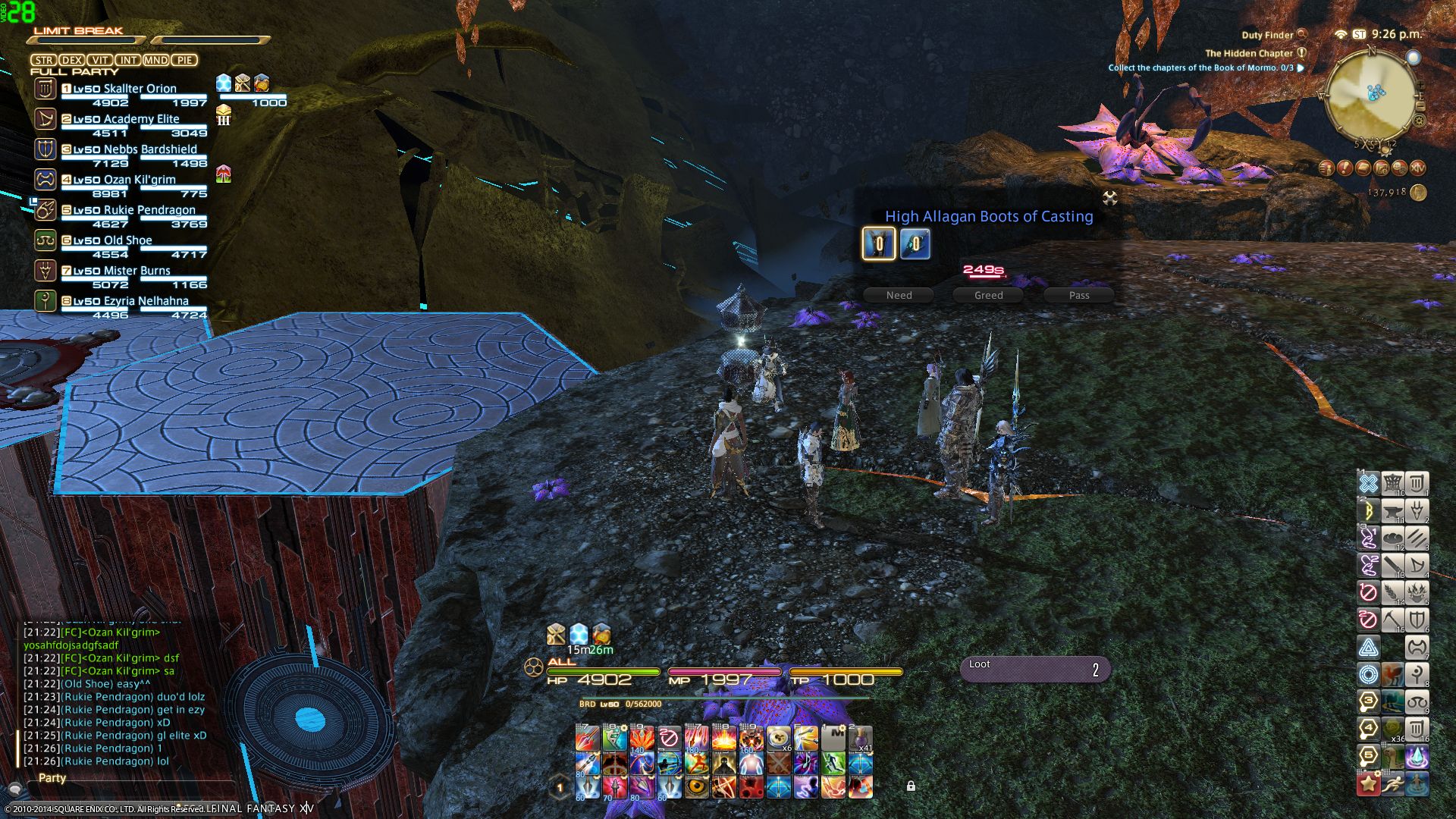The image size is (1456, 819).
Task: Select party member Nebbs Bardshield
Action: coord(135,149)
